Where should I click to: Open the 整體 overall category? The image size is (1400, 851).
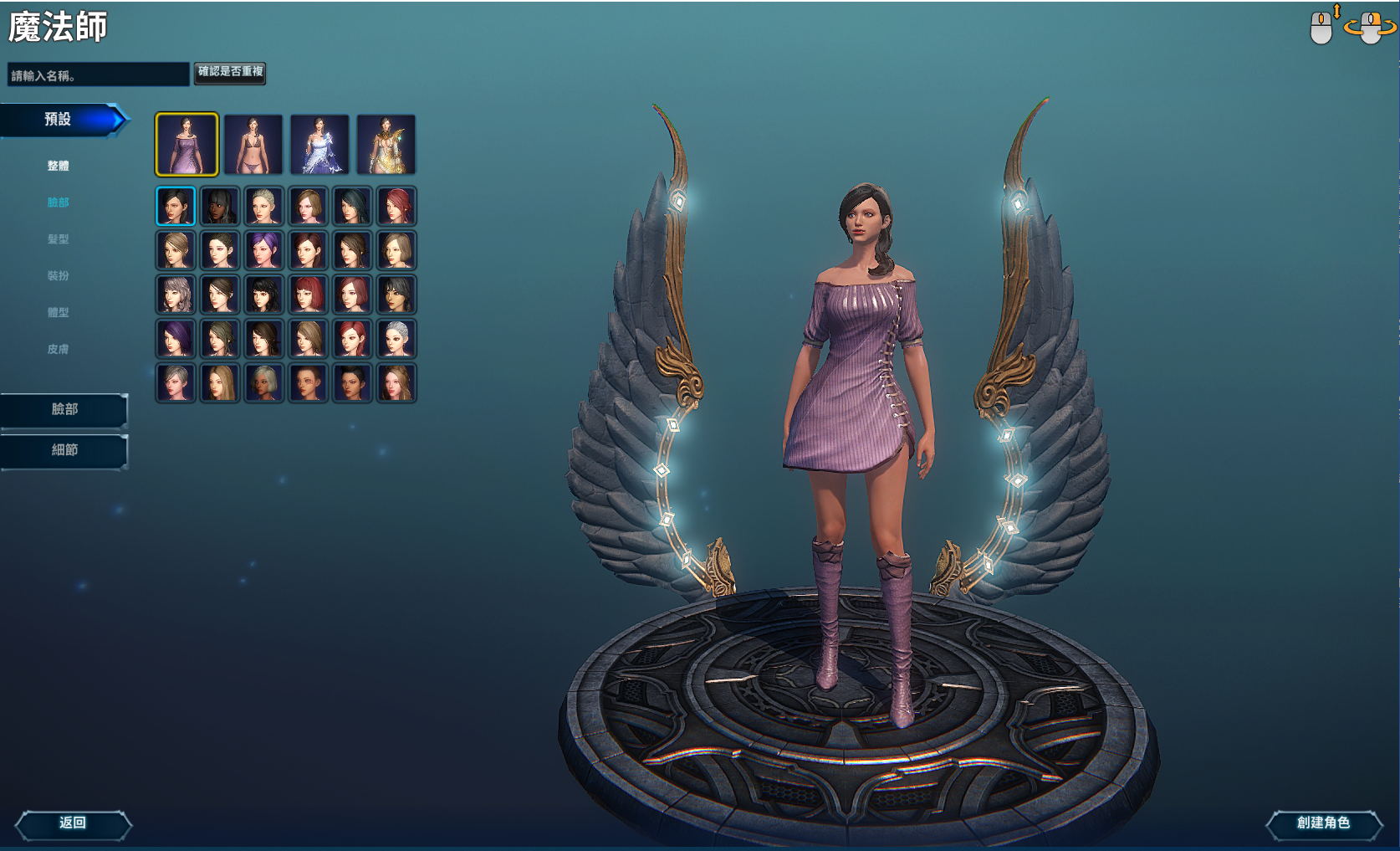(58, 166)
